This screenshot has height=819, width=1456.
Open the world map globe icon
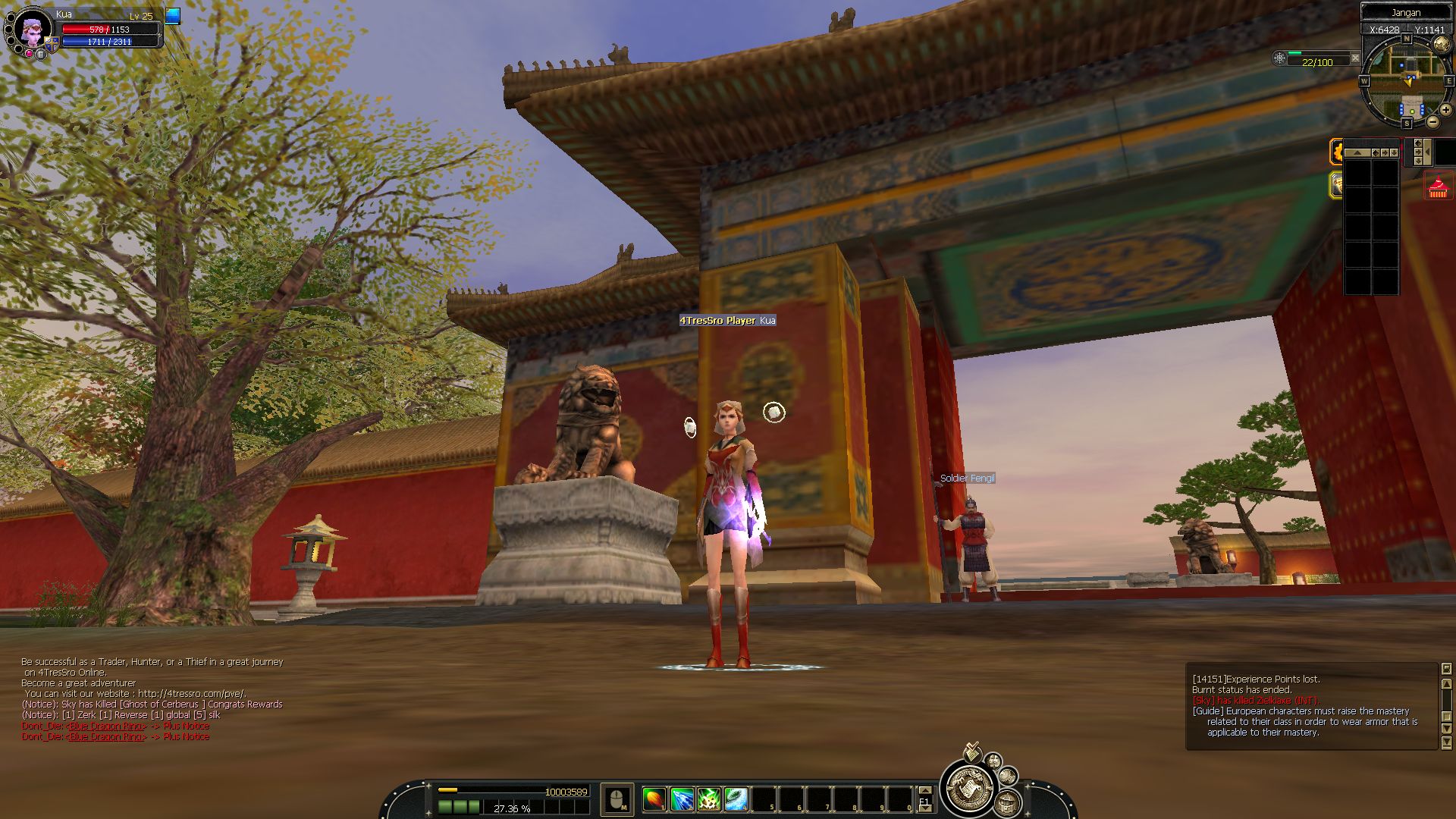(x=1442, y=45)
